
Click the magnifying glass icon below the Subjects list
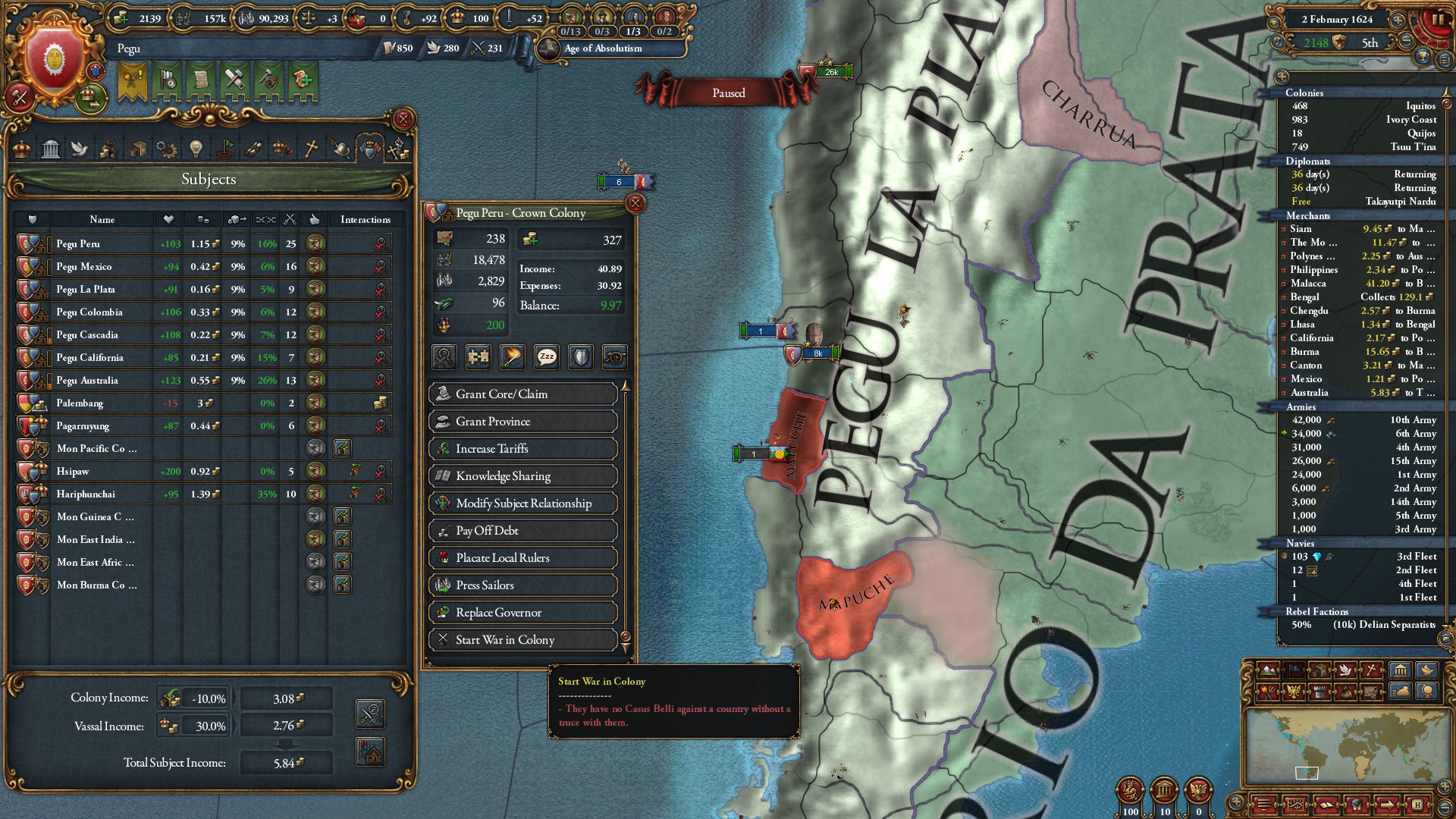coord(369,714)
